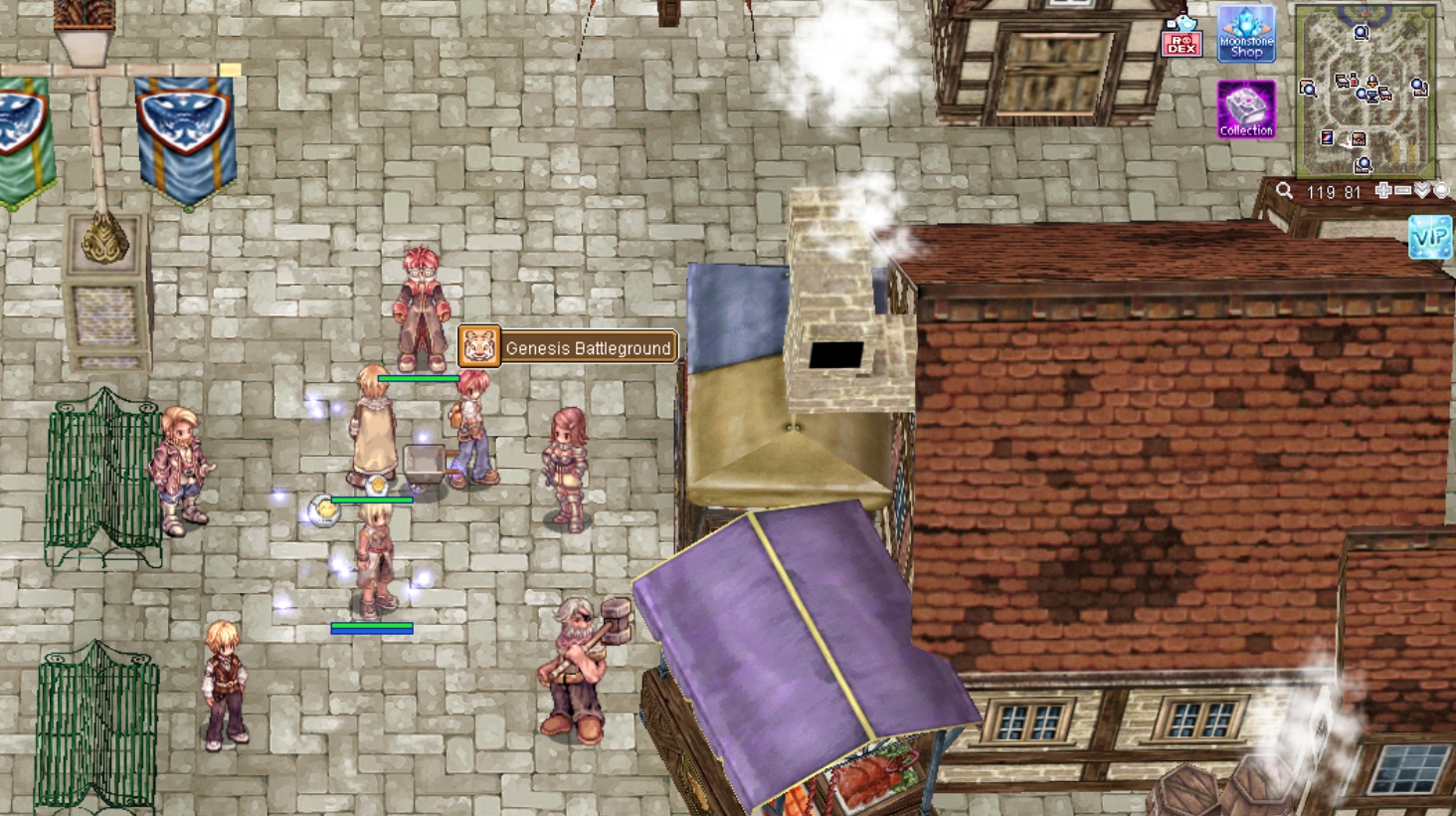Zoom in the minimap with plus button
1456x816 pixels.
[1382, 191]
